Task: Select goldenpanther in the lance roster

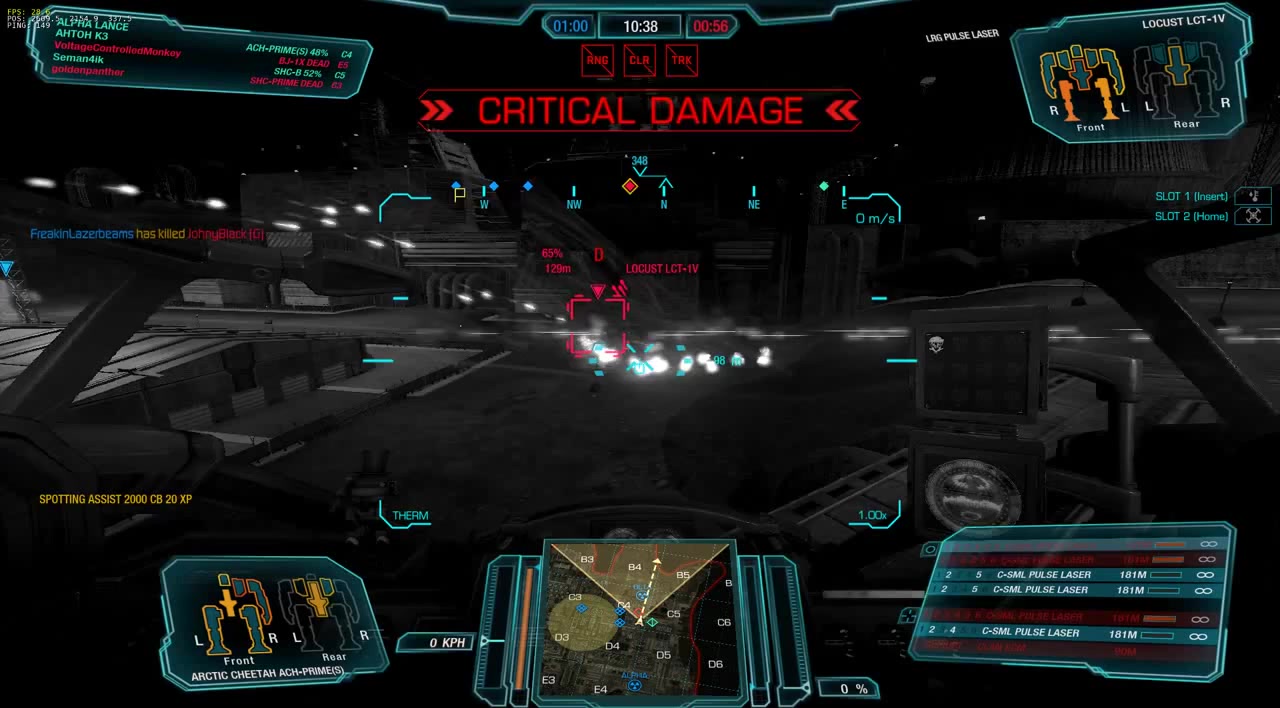Action: pos(88,71)
